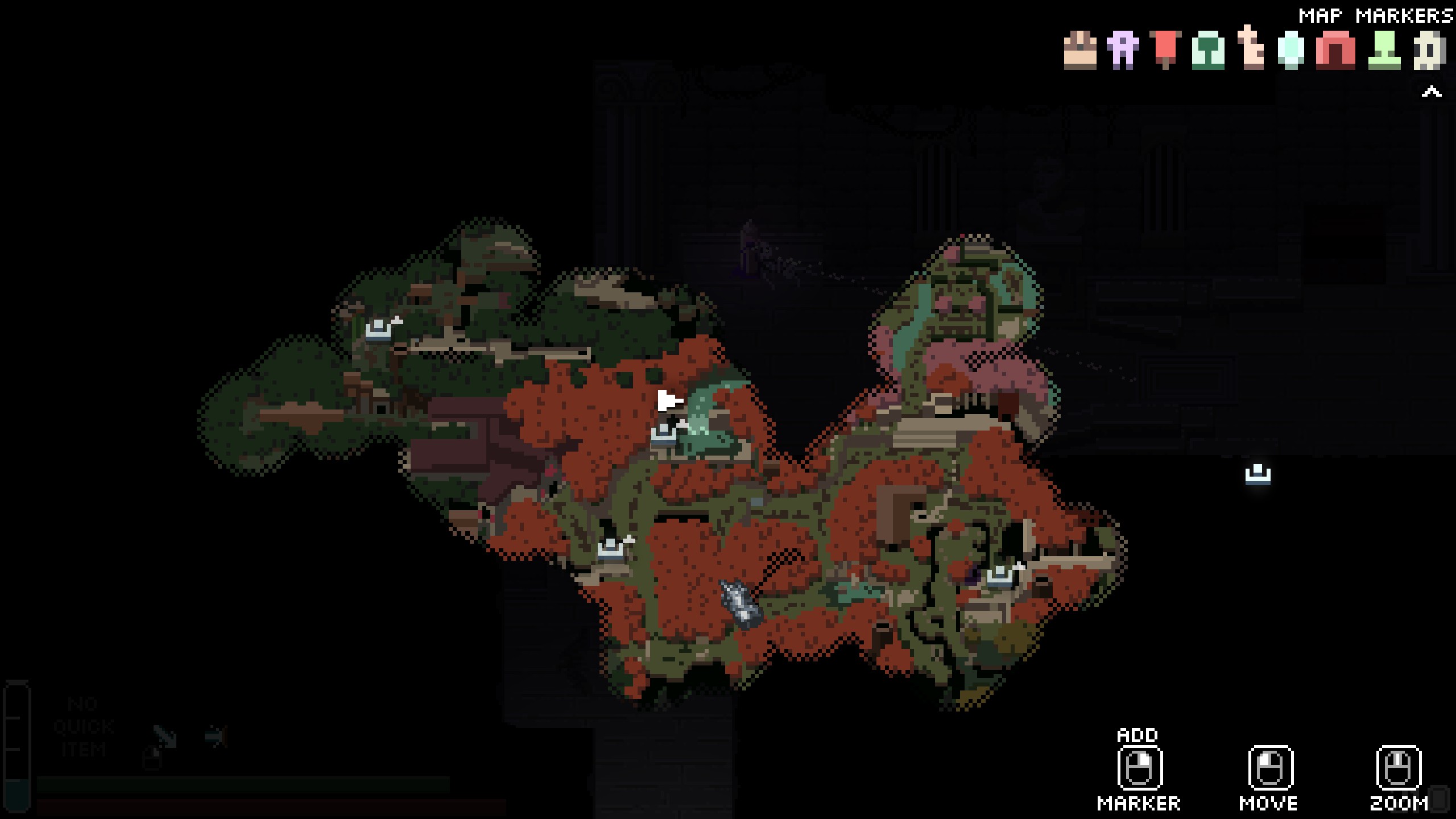Choose the purple creature map marker

[1122, 51]
